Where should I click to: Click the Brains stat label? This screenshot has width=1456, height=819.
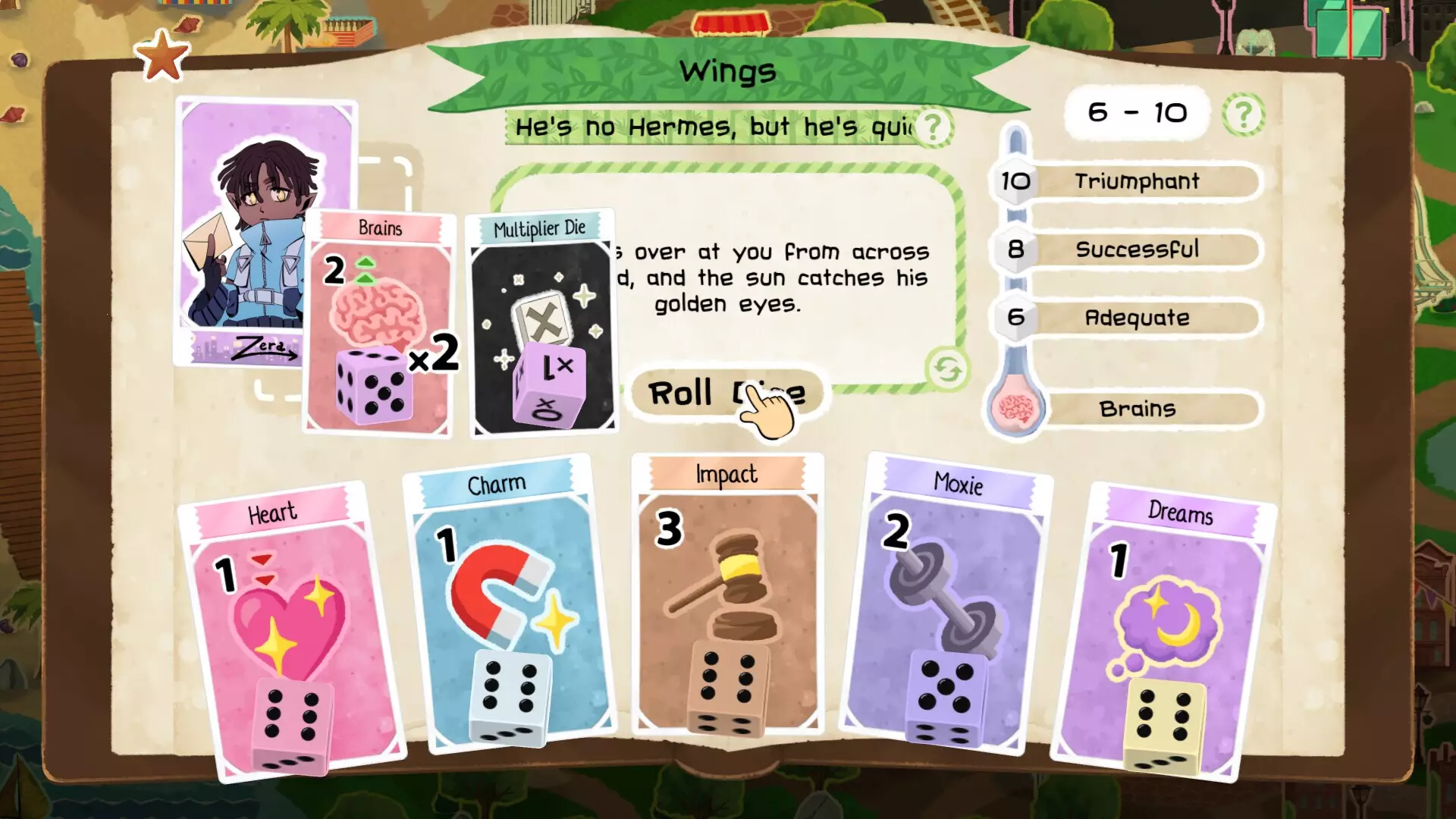click(x=1135, y=409)
